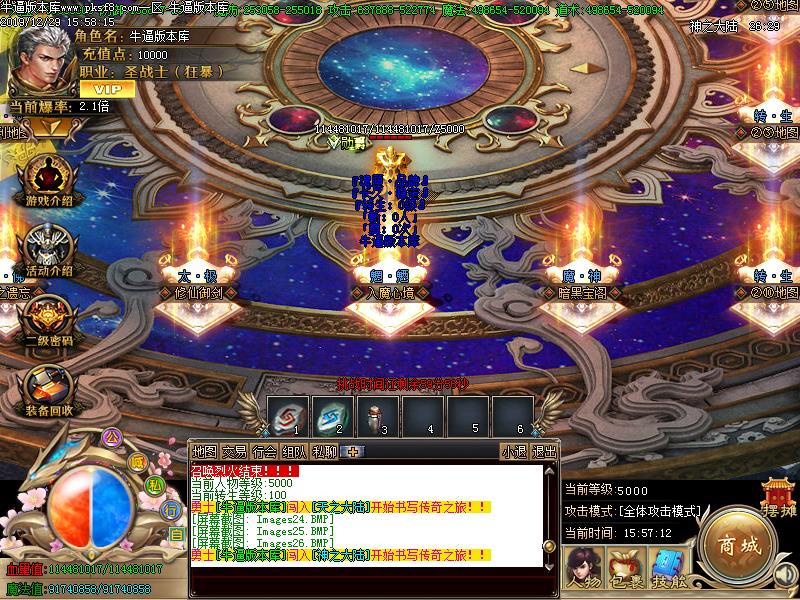800x600 pixels.
Task: Open the 活动介绍 events icon
Action: point(47,252)
